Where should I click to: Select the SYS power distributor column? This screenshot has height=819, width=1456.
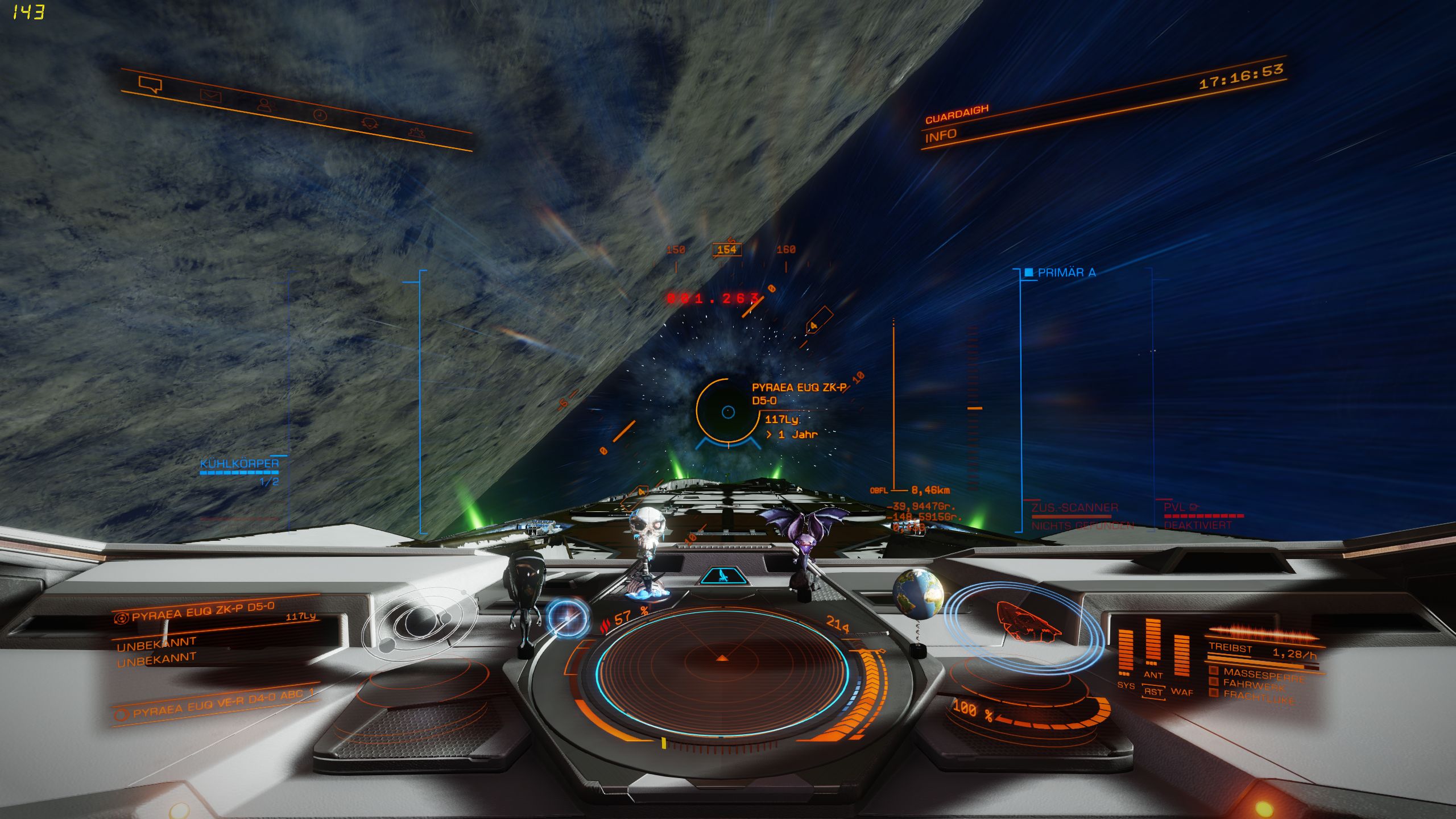1126,654
